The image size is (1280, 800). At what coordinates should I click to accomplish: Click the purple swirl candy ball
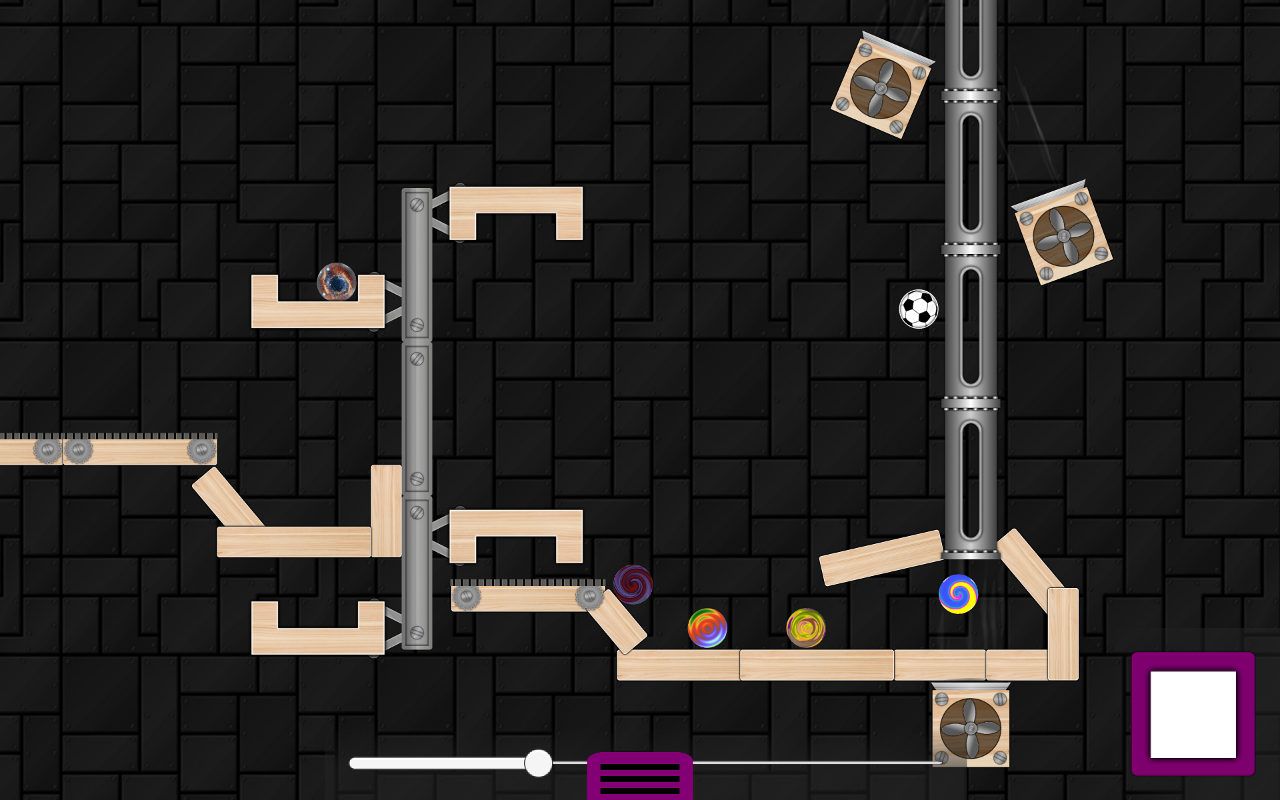[634, 585]
